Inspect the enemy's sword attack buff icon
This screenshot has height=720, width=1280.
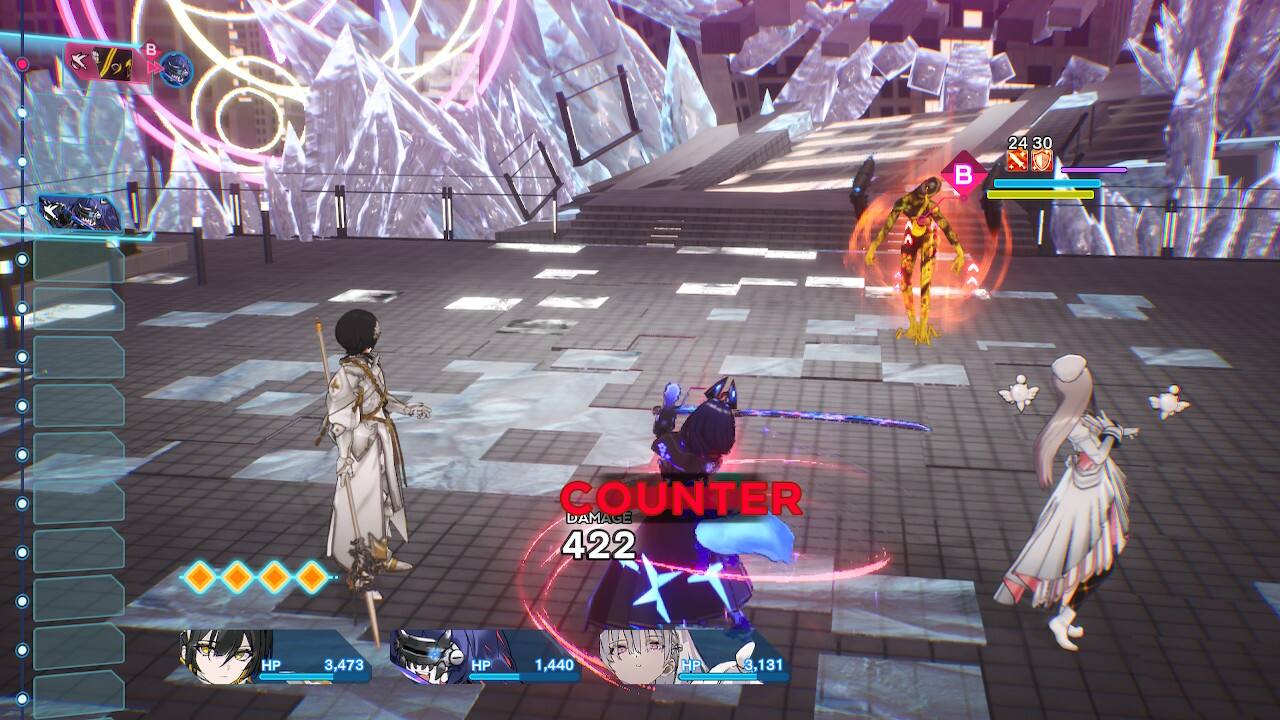[1018, 160]
